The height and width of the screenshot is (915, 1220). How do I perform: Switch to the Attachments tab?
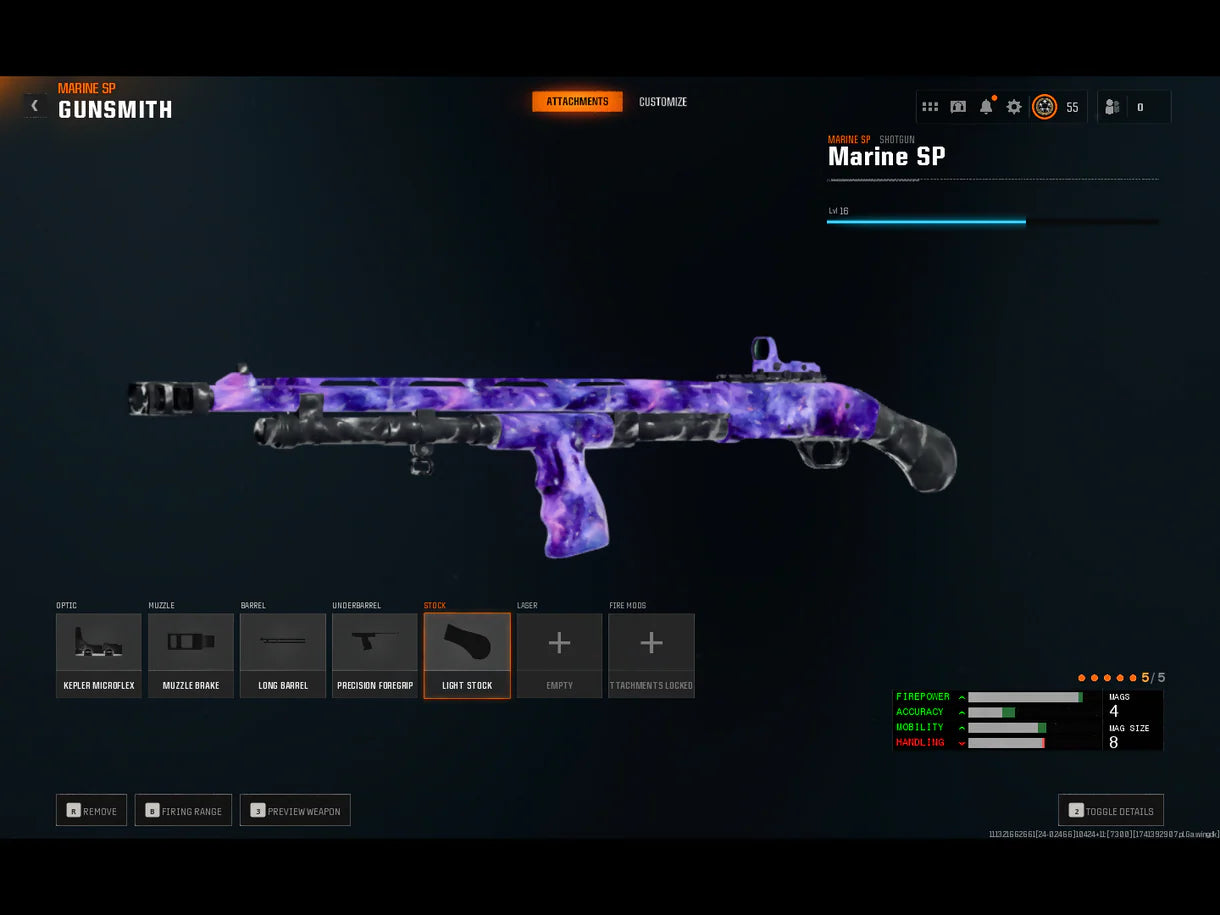coord(577,102)
